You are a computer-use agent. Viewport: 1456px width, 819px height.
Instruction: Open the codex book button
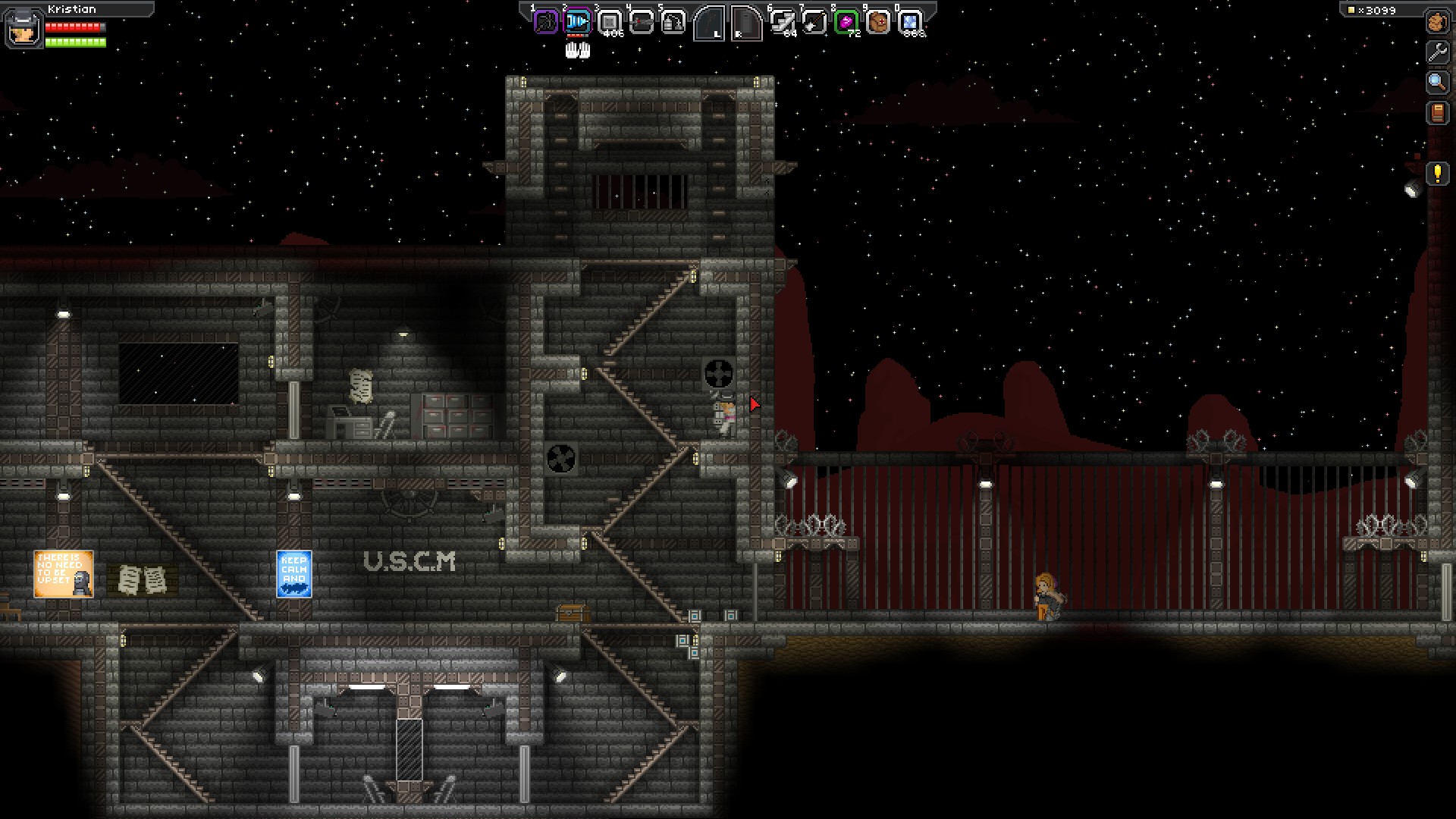tap(1437, 113)
